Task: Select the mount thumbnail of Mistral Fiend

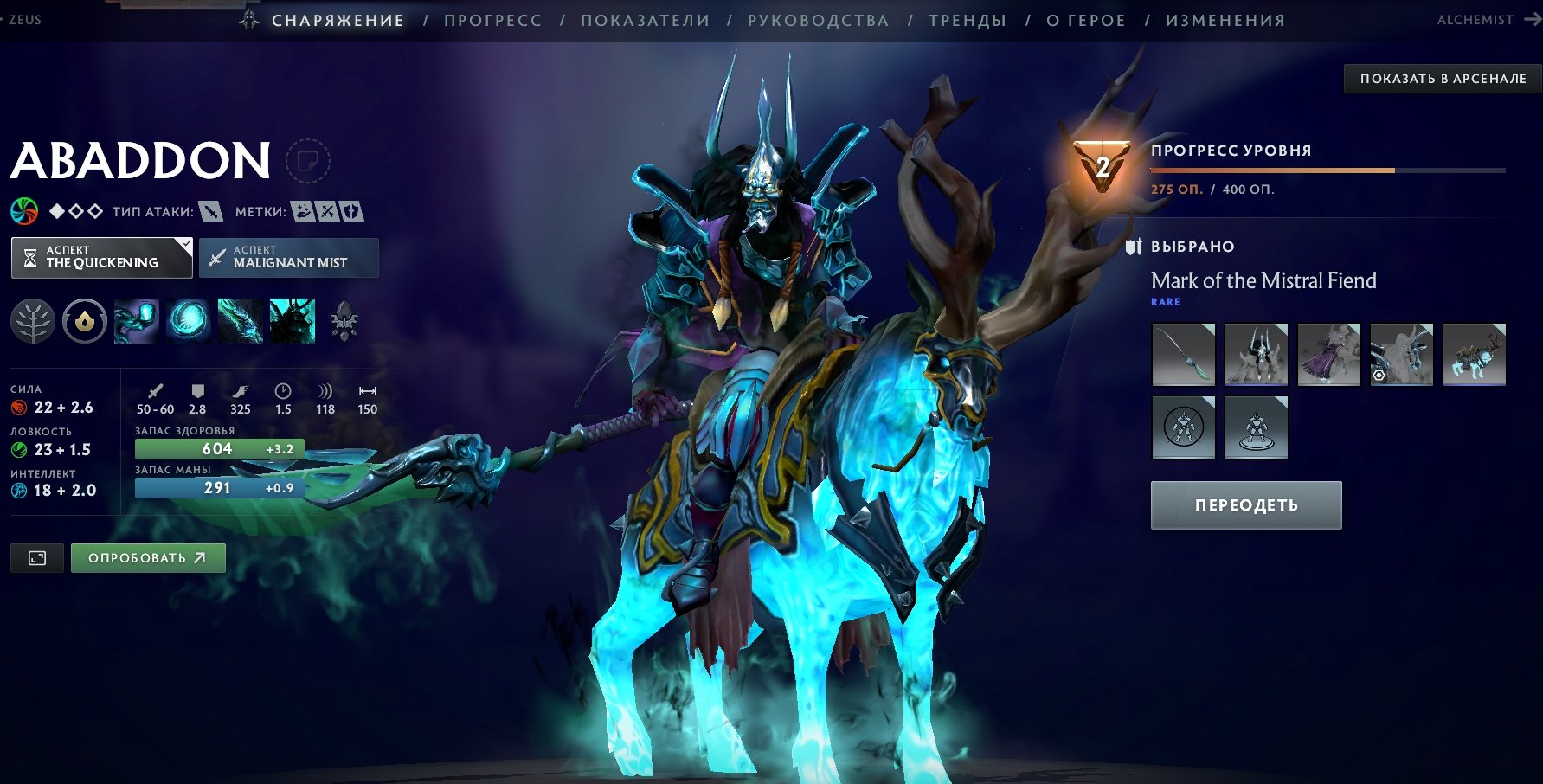Action: [1474, 354]
